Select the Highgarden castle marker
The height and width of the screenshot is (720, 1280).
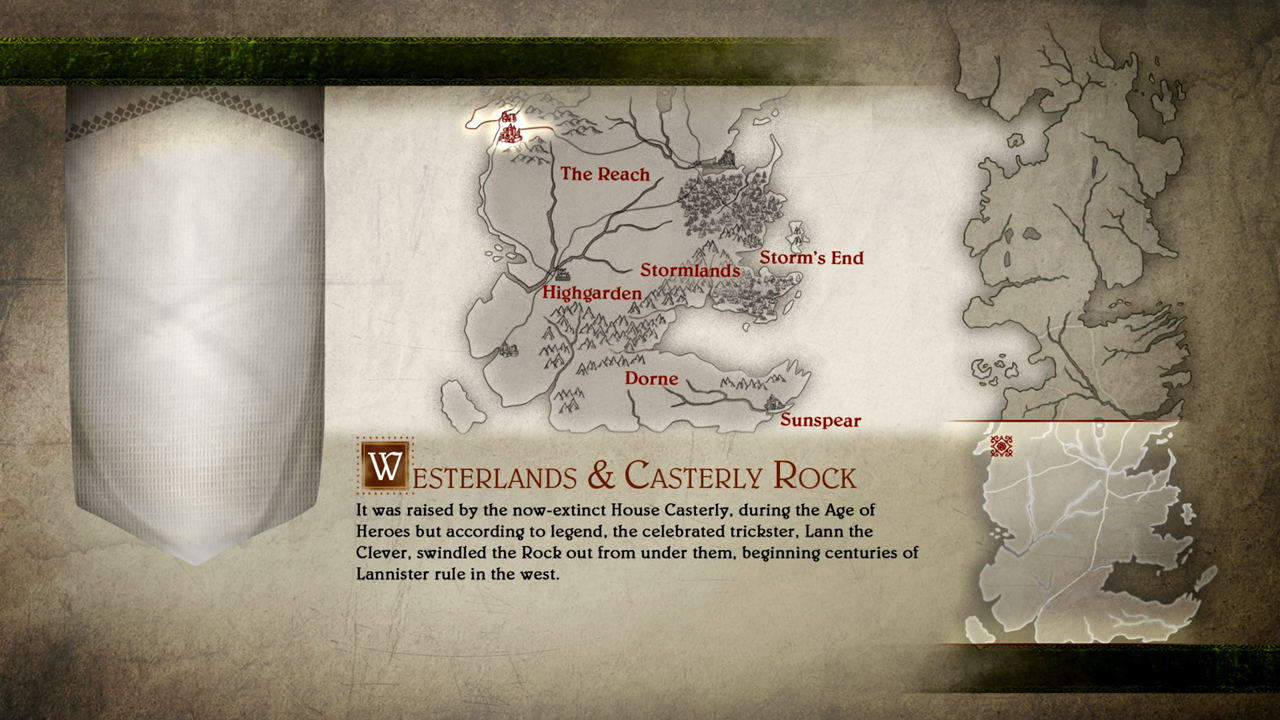[562, 273]
